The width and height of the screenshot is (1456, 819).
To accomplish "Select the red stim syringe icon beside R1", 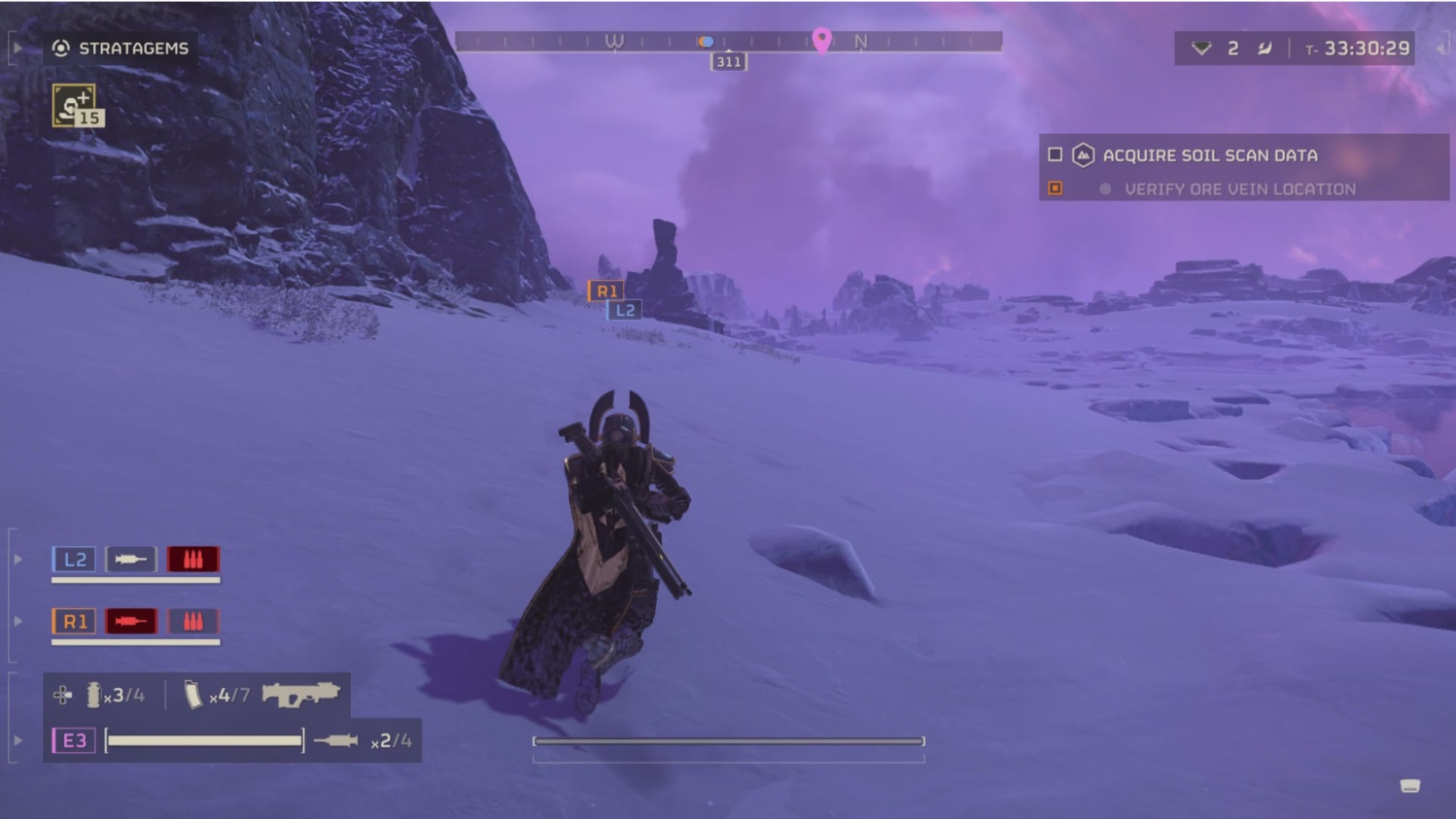I will (130, 621).
